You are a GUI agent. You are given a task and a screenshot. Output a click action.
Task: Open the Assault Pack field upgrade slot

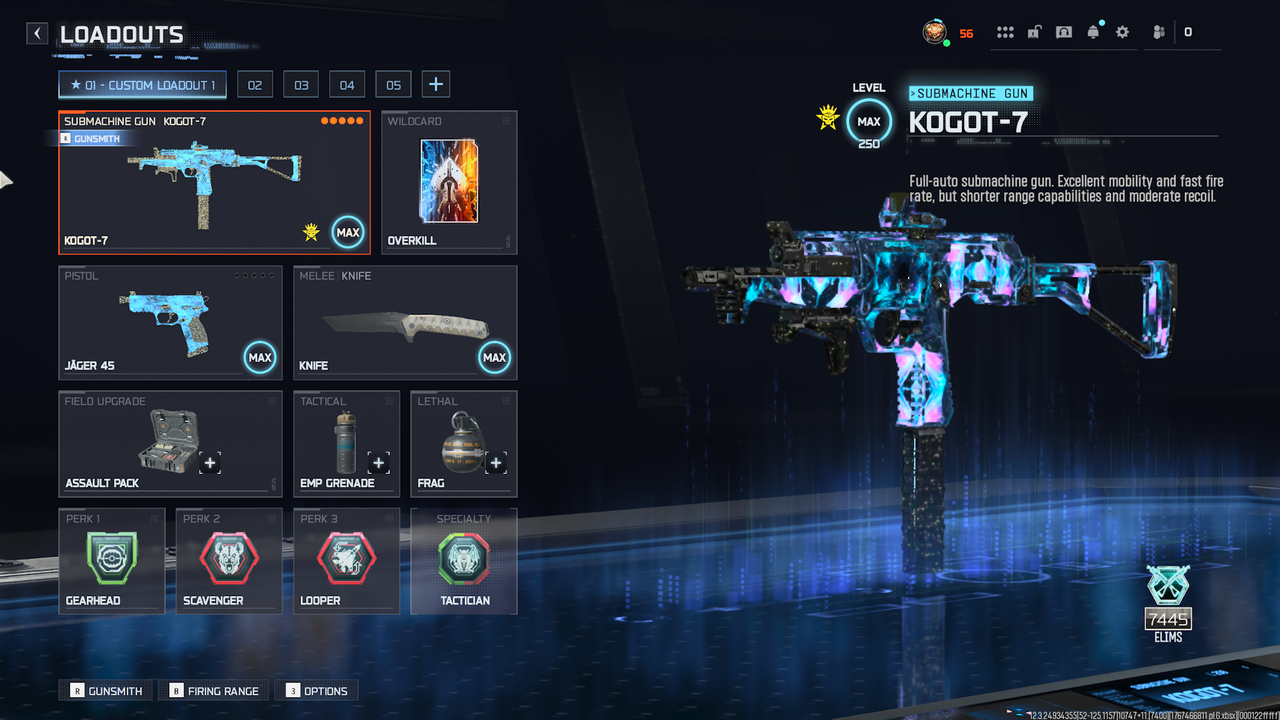170,443
